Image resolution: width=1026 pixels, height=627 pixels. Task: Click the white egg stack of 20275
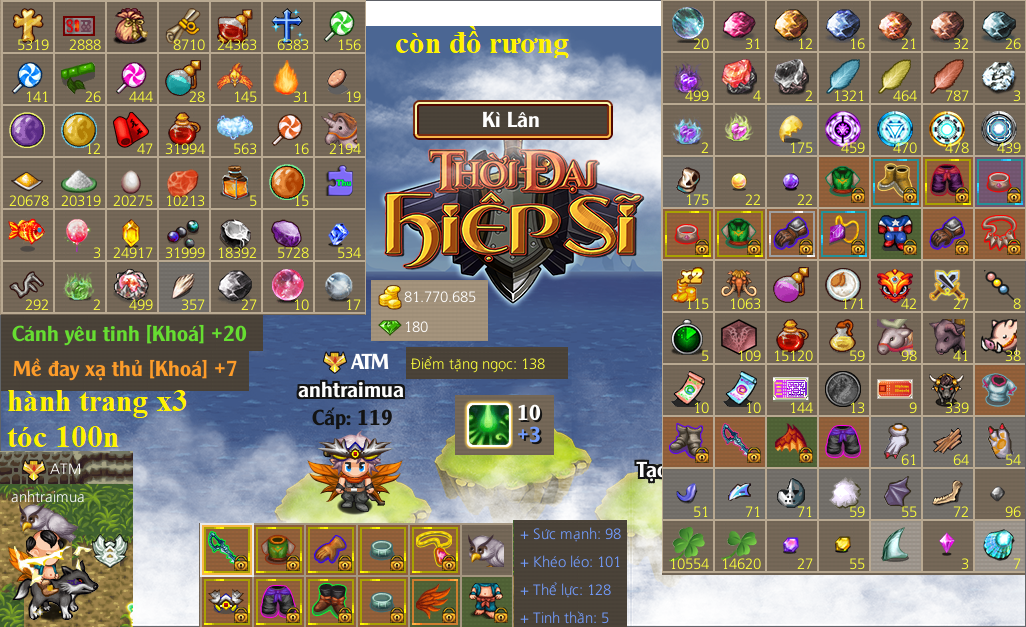pos(134,182)
